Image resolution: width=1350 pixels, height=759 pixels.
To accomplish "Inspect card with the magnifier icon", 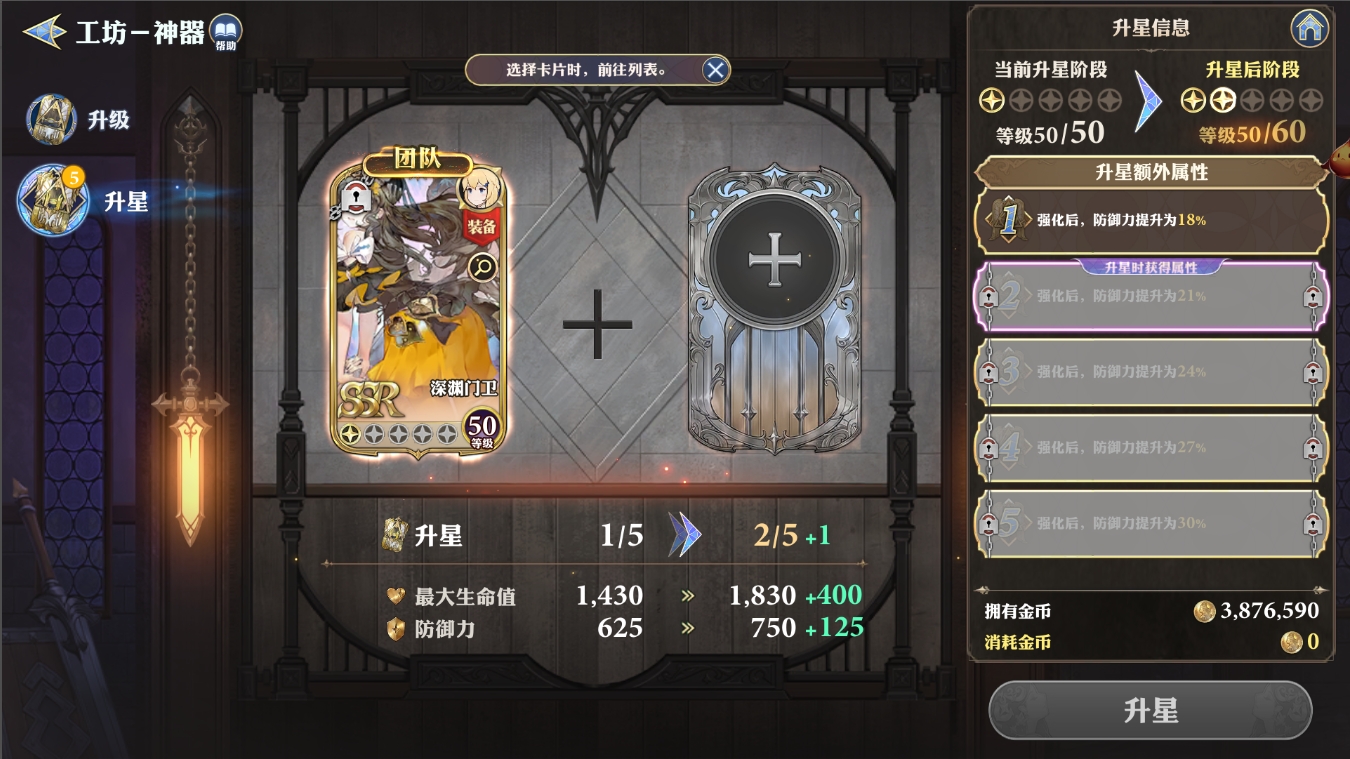I will pos(482,266).
